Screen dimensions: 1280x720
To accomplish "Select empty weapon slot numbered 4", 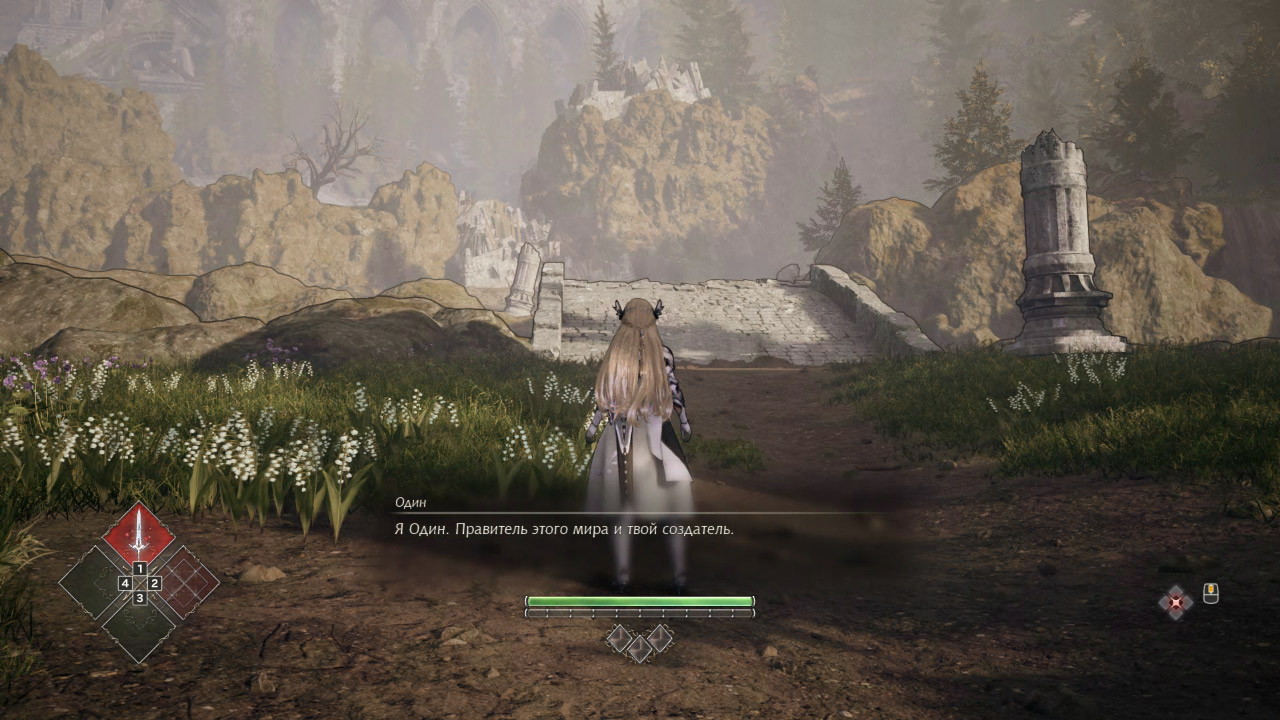I will pos(93,582).
